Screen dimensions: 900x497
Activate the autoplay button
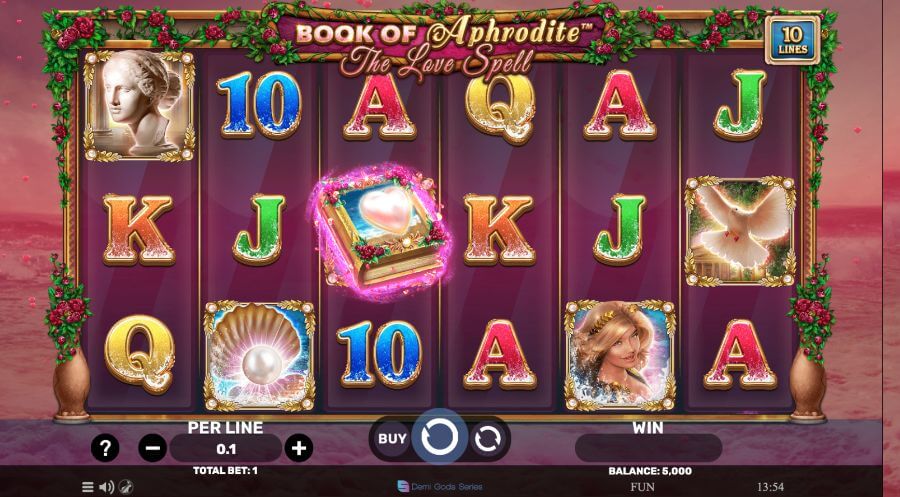pos(487,438)
